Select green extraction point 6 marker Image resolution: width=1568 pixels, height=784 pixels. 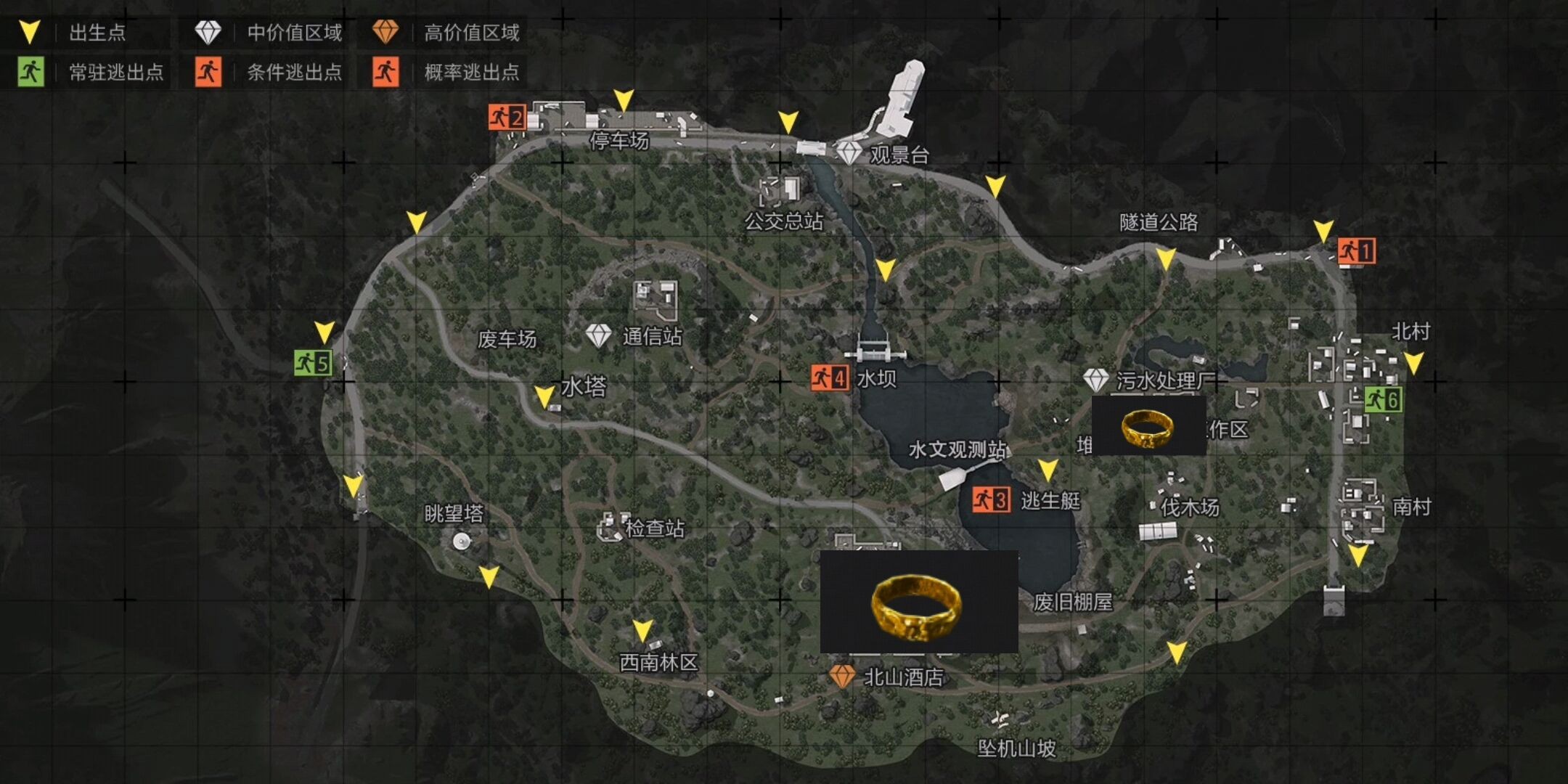(x=1383, y=399)
